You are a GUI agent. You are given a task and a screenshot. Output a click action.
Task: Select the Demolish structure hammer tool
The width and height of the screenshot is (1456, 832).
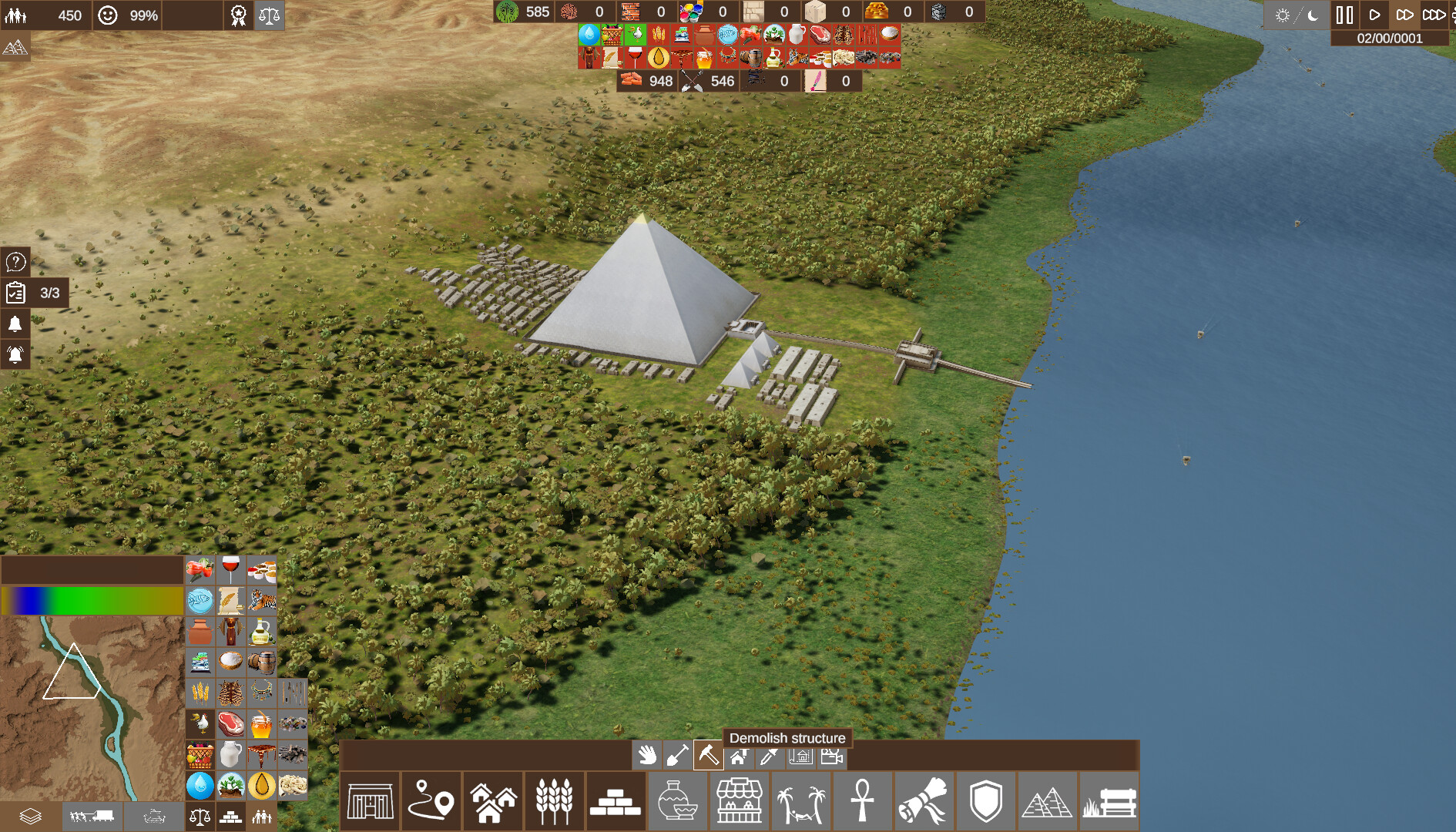tap(709, 757)
